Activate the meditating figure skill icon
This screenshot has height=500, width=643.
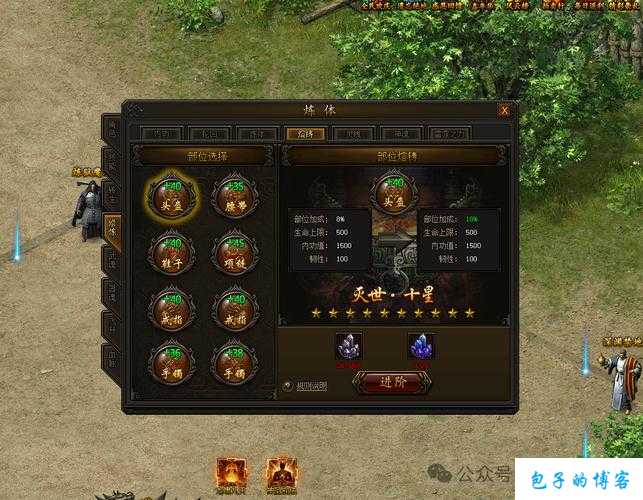tap(281, 474)
